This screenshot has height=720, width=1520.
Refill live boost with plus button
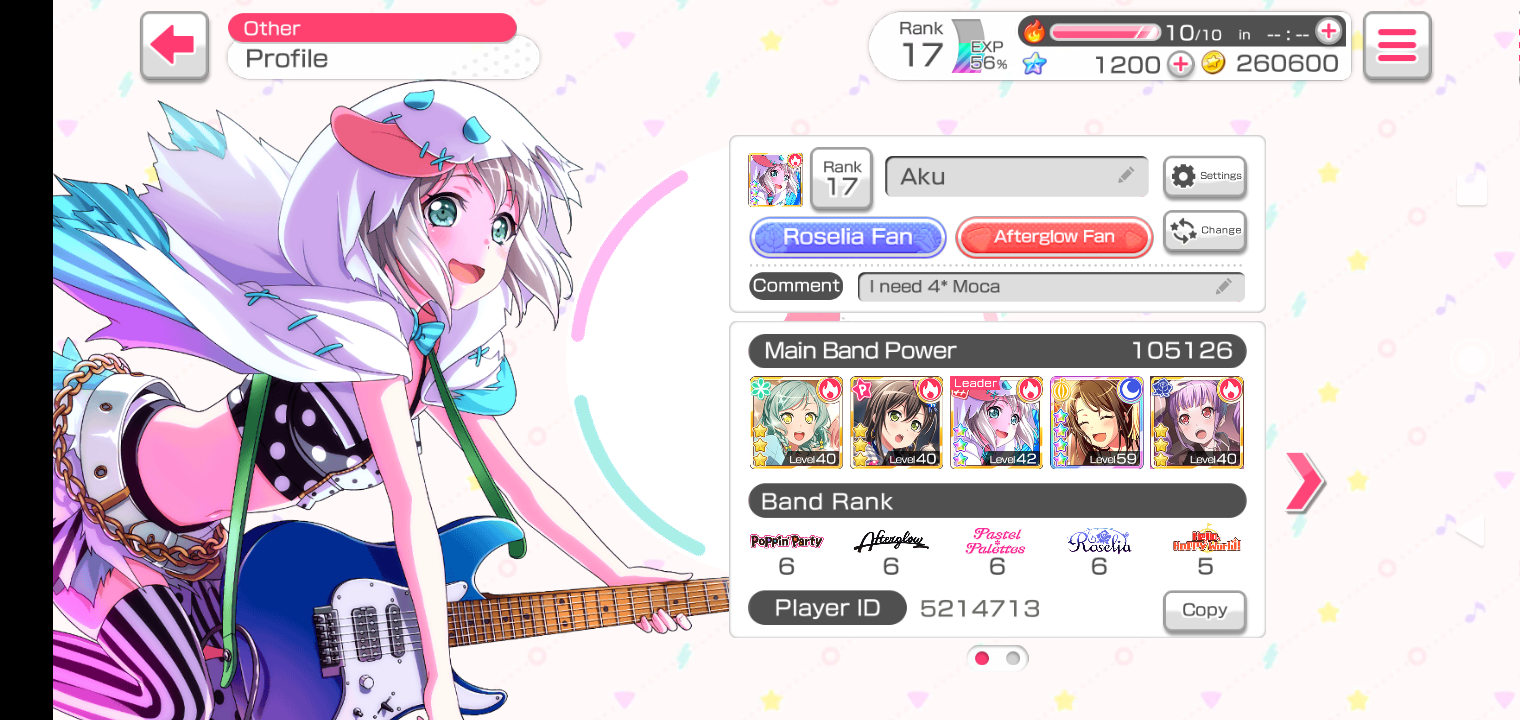(1328, 32)
